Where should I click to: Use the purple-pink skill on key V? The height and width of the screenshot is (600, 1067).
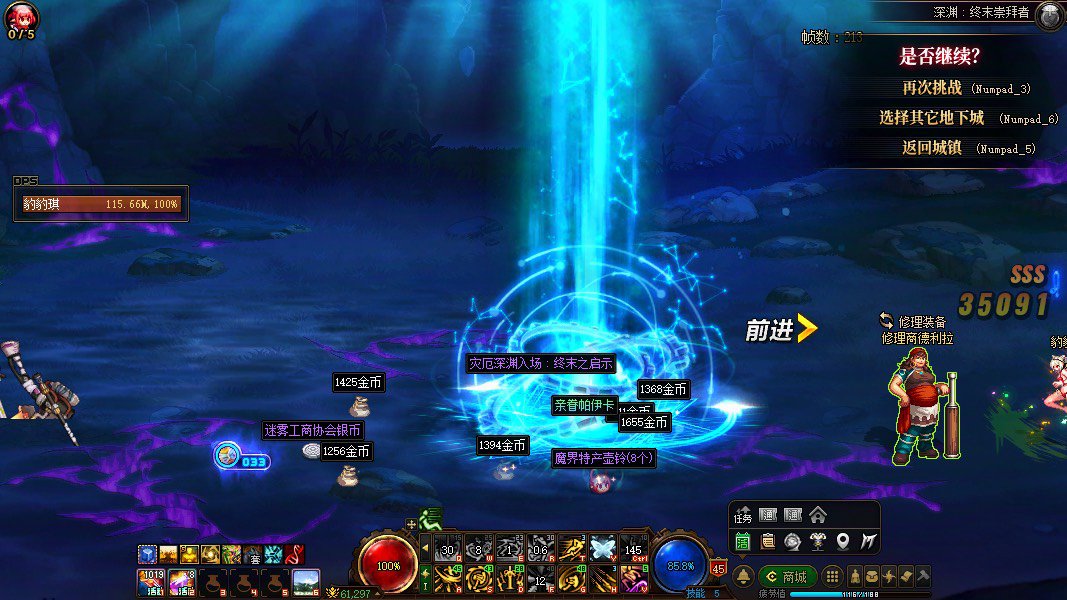pyautogui.click(x=633, y=577)
